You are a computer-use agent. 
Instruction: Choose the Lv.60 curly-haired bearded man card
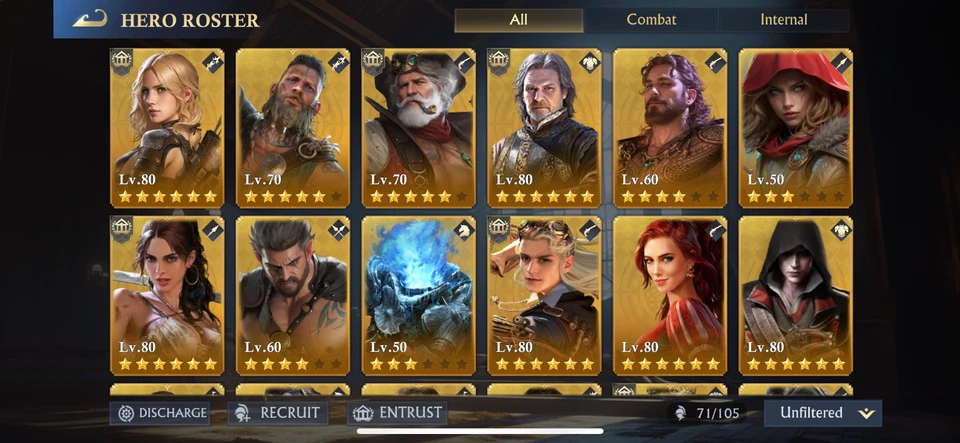pos(669,127)
